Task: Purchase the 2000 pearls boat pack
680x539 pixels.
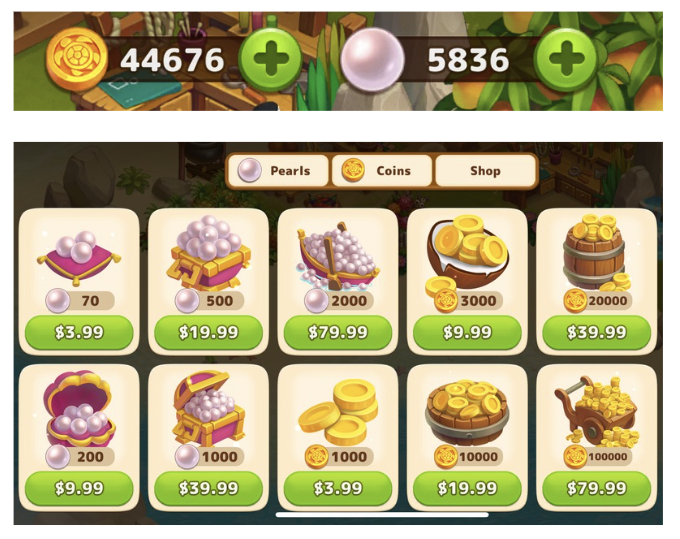Action: [337, 332]
